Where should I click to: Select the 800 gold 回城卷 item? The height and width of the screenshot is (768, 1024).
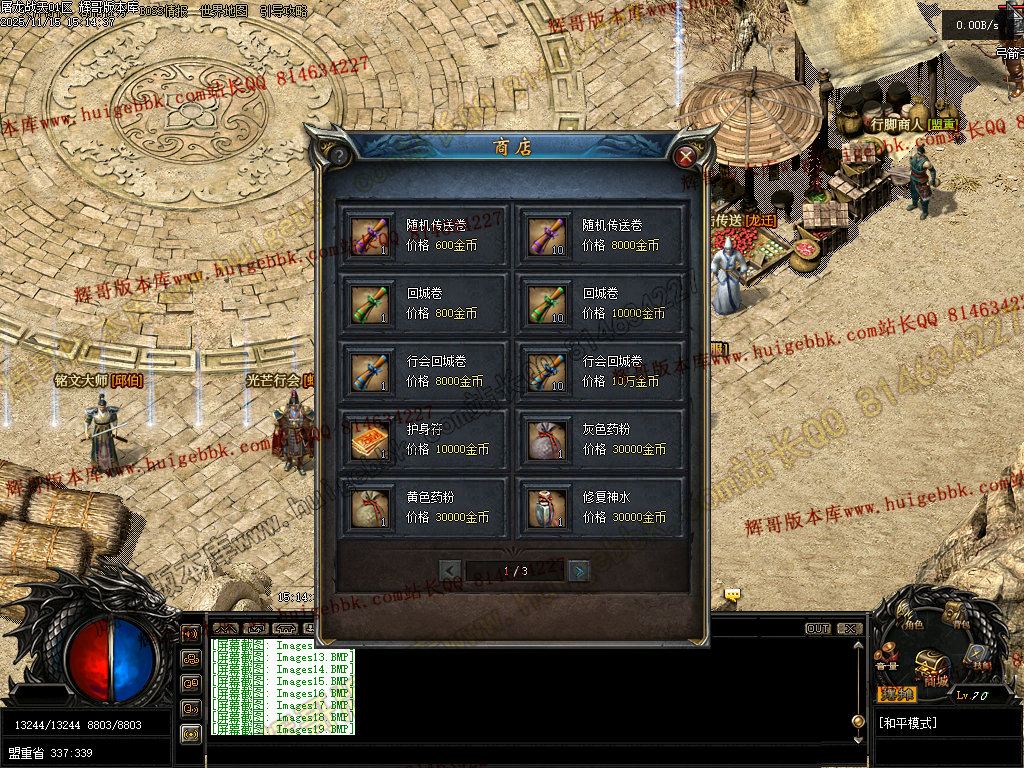pos(425,303)
